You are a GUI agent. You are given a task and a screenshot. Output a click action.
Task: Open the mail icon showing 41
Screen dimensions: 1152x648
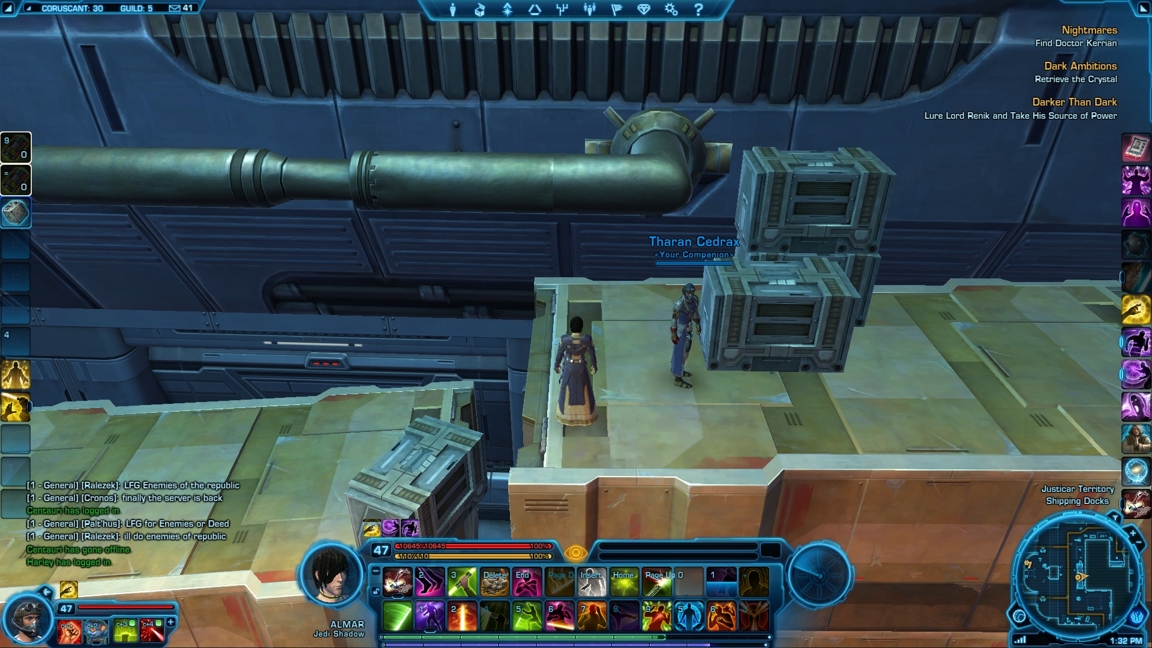tap(181, 8)
